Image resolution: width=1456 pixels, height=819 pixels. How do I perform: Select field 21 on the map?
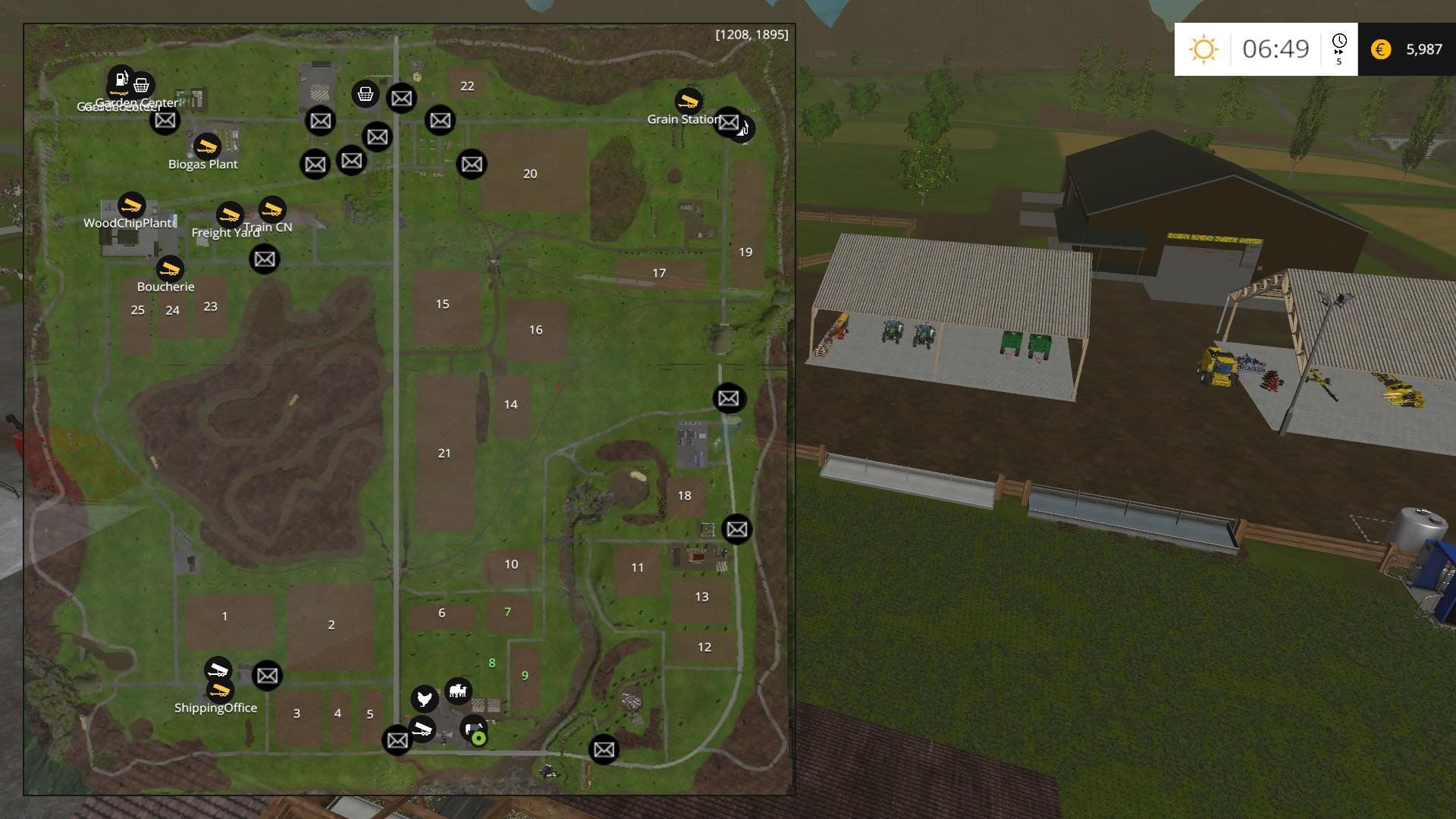(444, 453)
